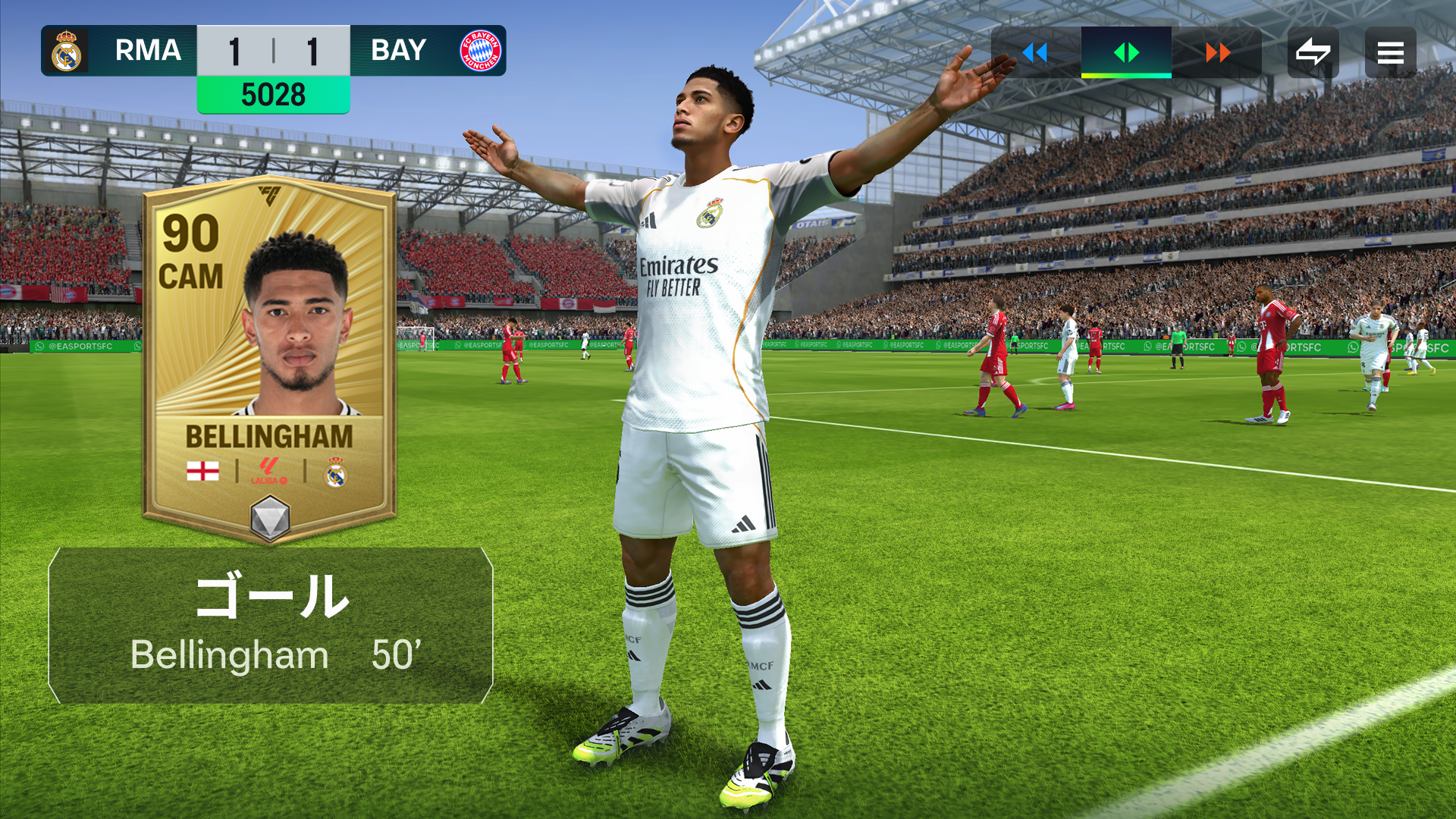This screenshot has width=1456, height=819.
Task: Tap the FC Bayern München crest in the scoreboard
Action: point(480,51)
